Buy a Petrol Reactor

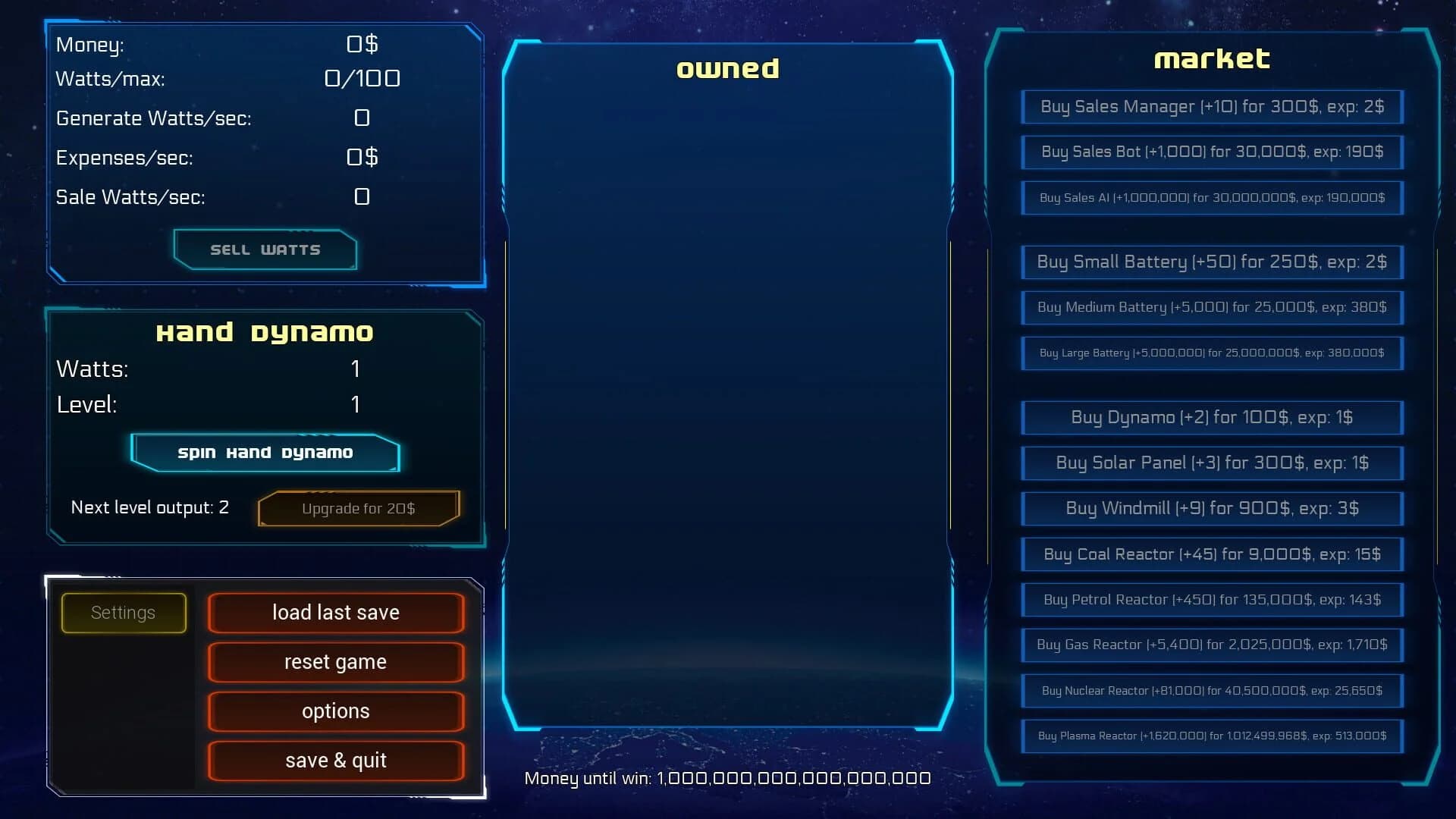point(1211,600)
